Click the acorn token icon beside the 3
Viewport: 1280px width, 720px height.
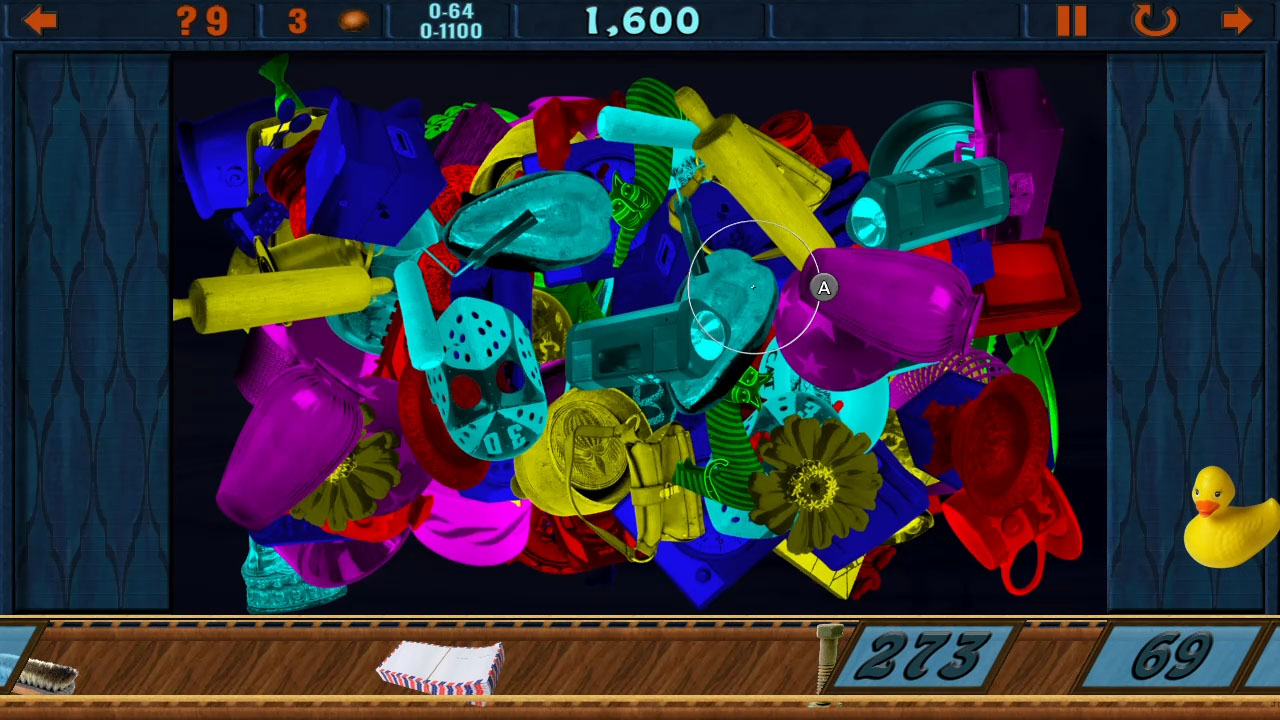[x=352, y=20]
